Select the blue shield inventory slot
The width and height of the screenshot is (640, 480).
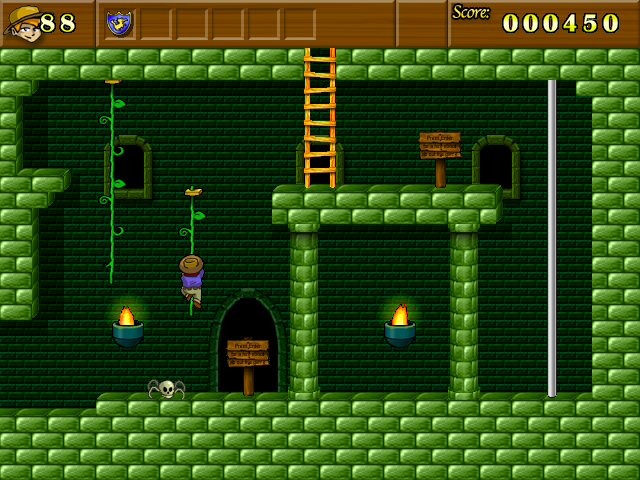coord(120,22)
